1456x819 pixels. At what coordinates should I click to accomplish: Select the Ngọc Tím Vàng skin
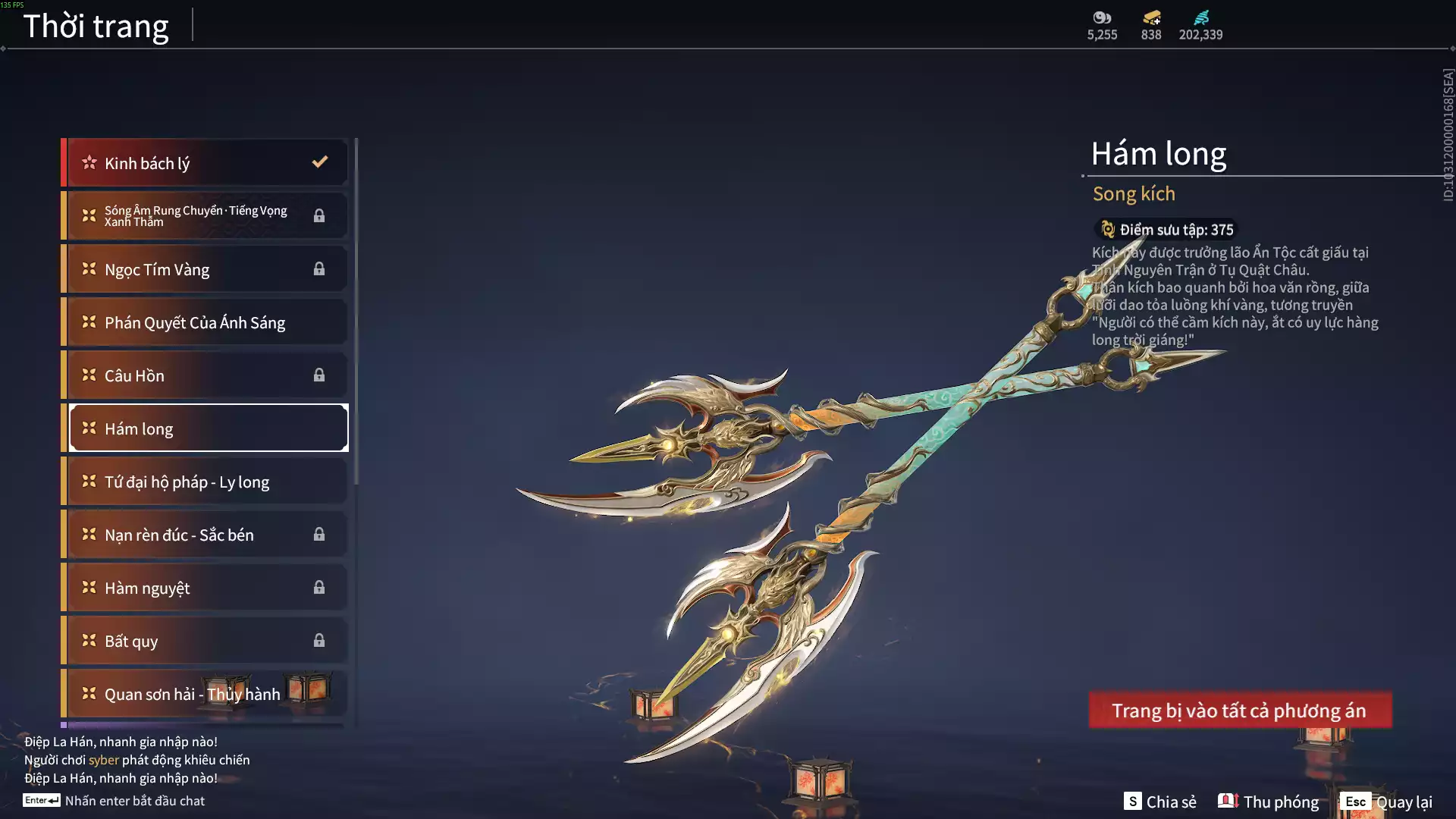(x=205, y=269)
